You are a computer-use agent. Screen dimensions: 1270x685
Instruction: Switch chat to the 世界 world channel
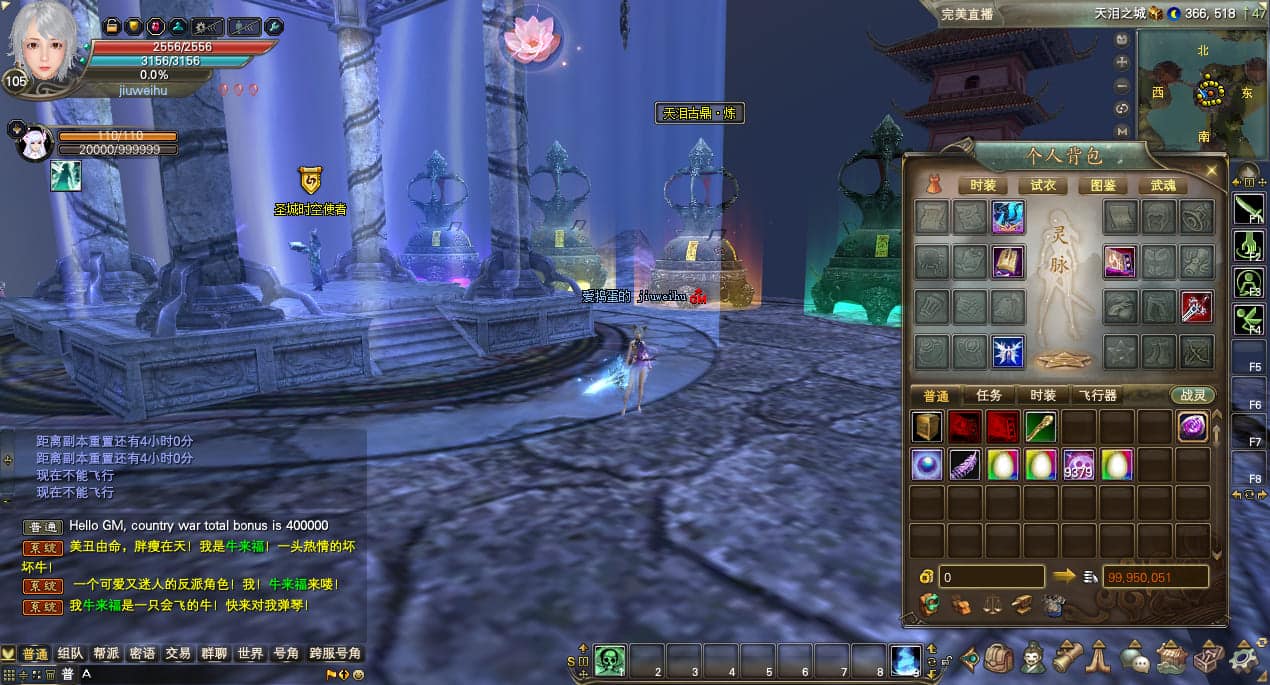250,653
